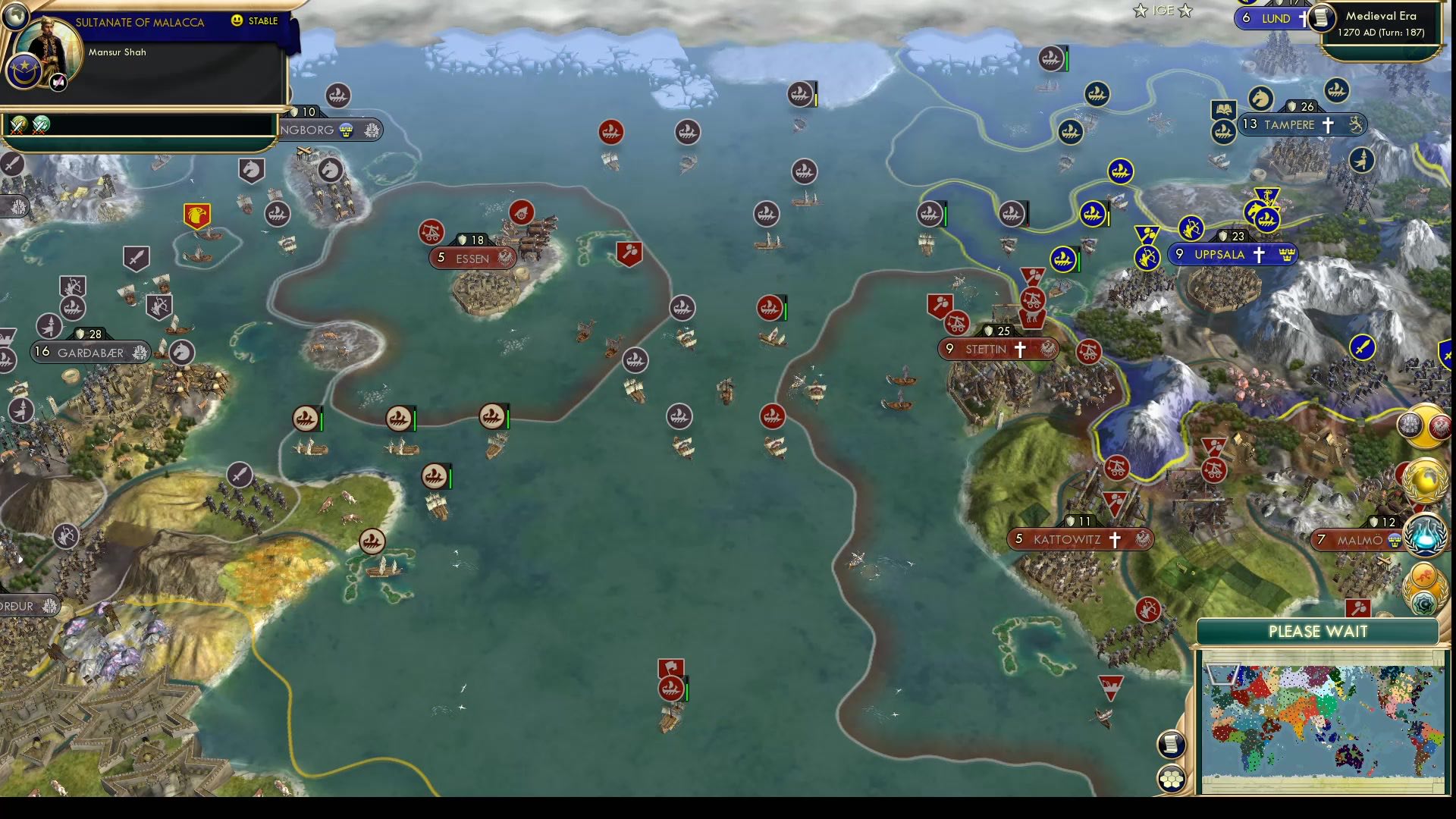
Task: Expand the Stettin city banner
Action: (x=996, y=350)
